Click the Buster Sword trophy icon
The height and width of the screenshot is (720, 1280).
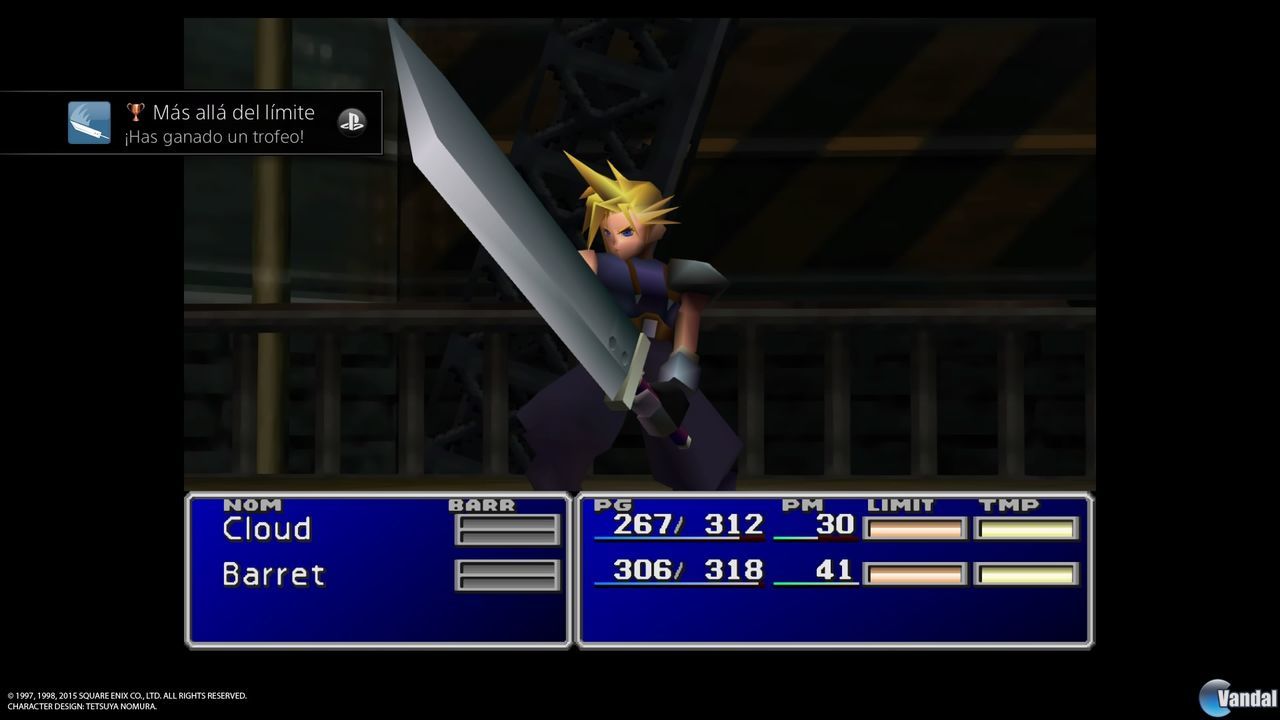pyautogui.click(x=89, y=122)
